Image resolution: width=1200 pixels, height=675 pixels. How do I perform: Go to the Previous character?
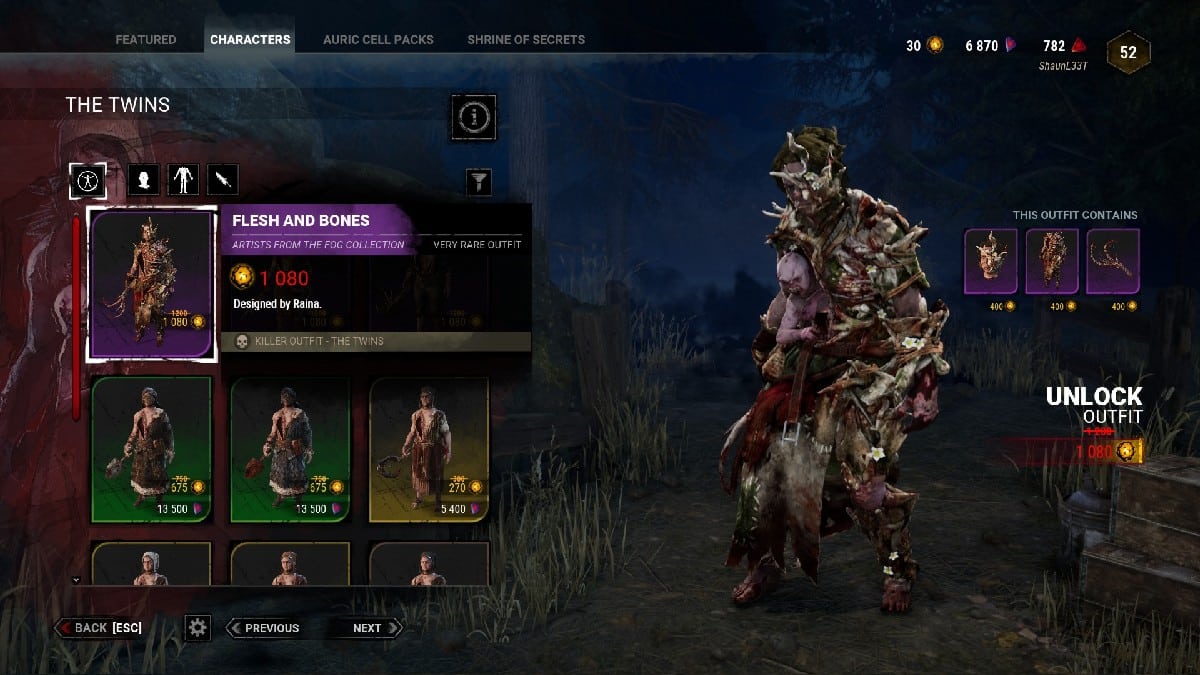coord(264,628)
